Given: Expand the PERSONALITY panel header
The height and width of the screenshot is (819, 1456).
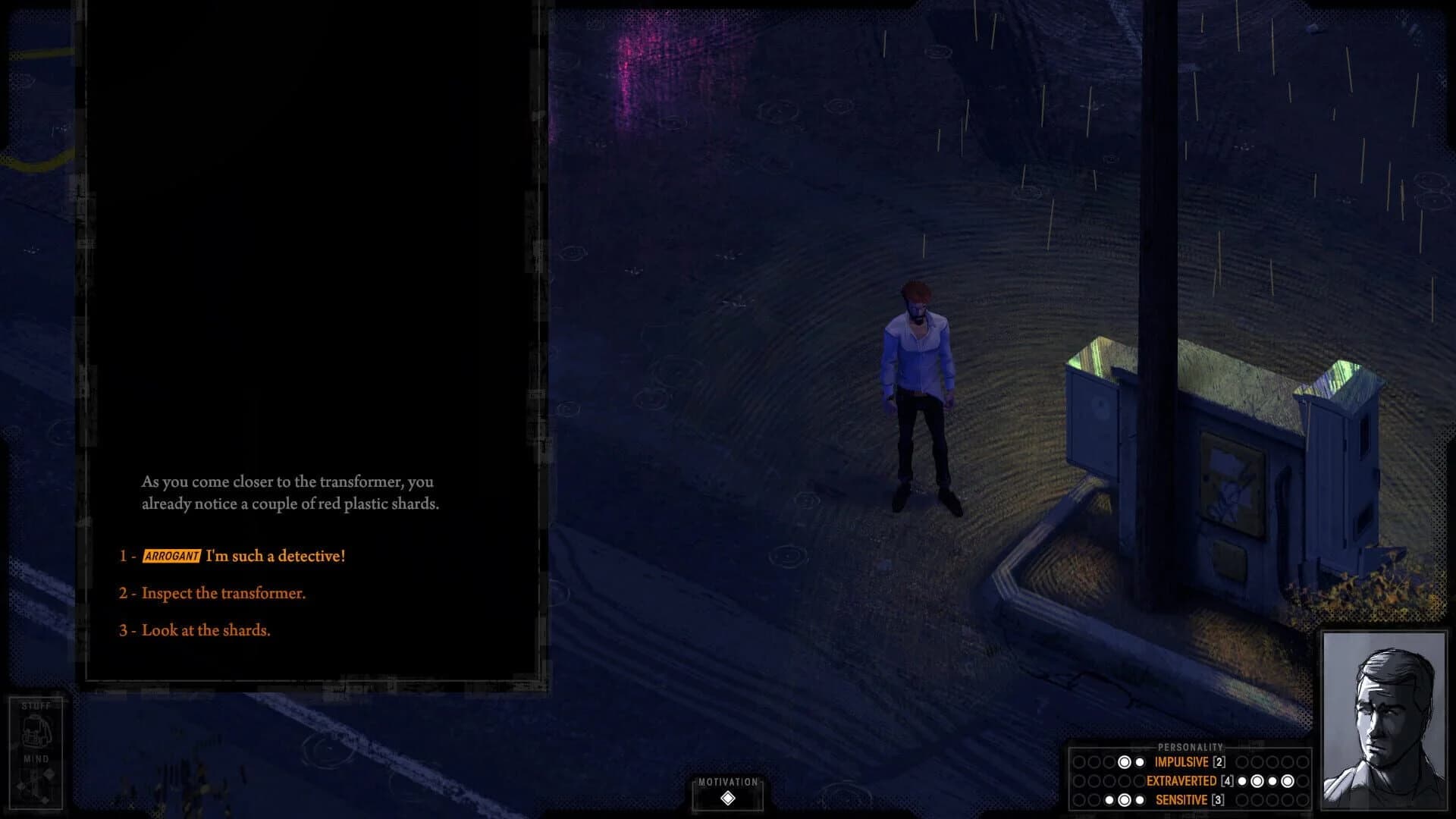Looking at the screenshot, I should pos(1191,746).
